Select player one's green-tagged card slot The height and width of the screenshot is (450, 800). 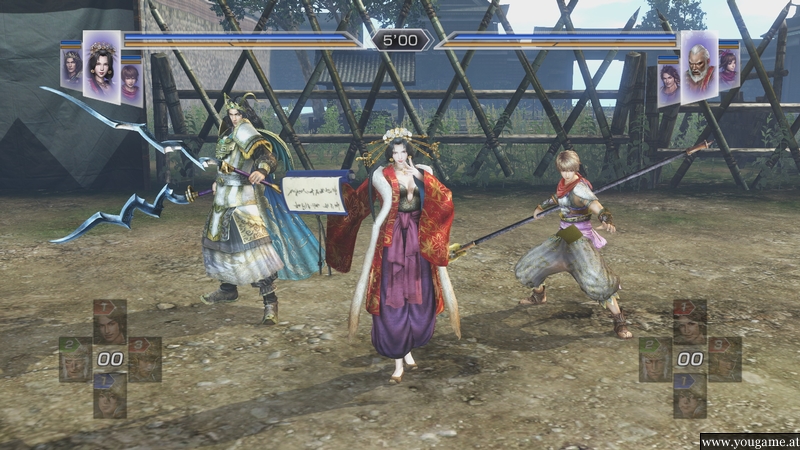tap(74, 360)
